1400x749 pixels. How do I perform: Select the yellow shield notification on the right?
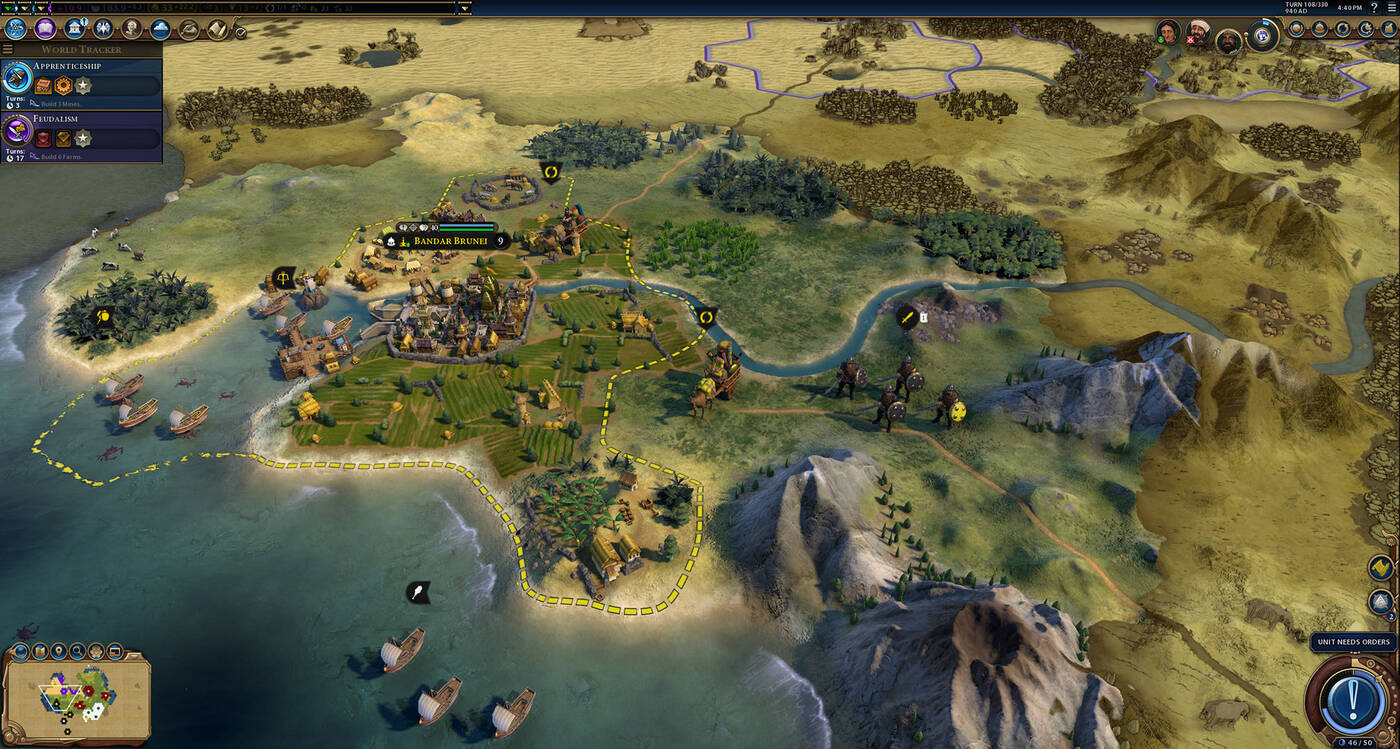point(1381,568)
